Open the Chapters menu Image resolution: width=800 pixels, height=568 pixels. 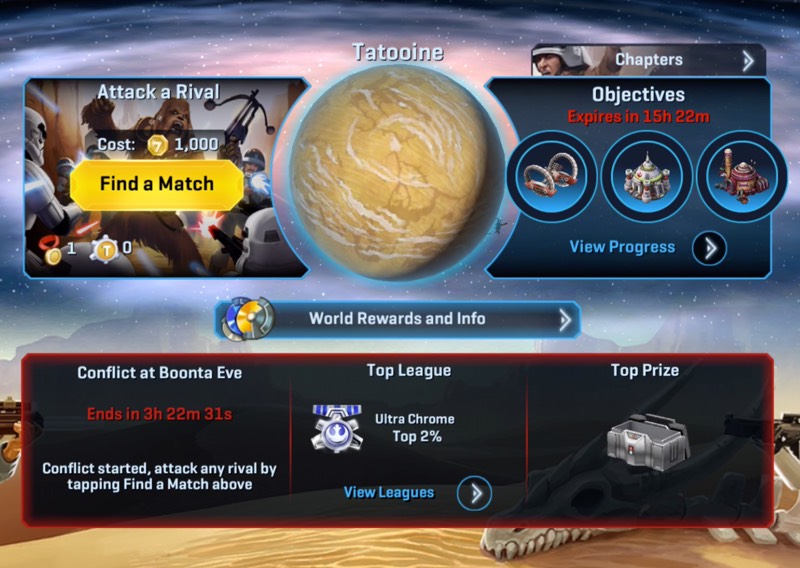coord(649,60)
